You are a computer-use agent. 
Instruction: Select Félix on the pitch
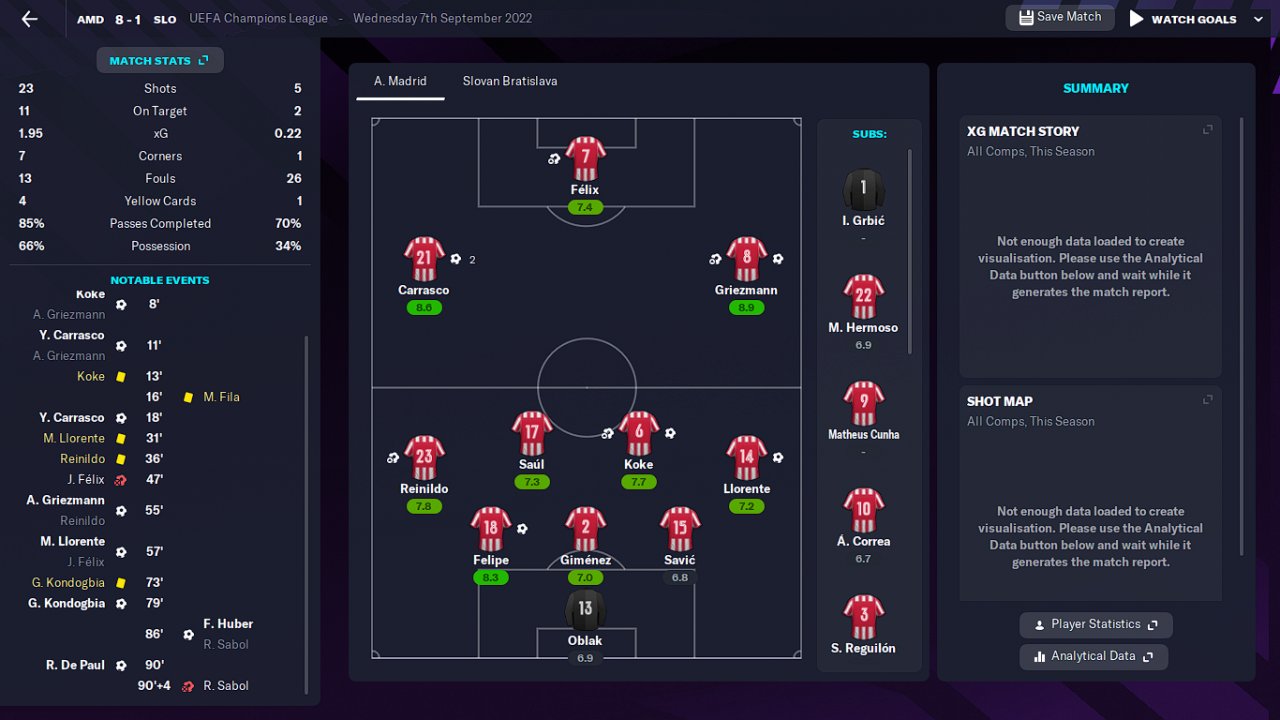pyautogui.click(x=585, y=160)
